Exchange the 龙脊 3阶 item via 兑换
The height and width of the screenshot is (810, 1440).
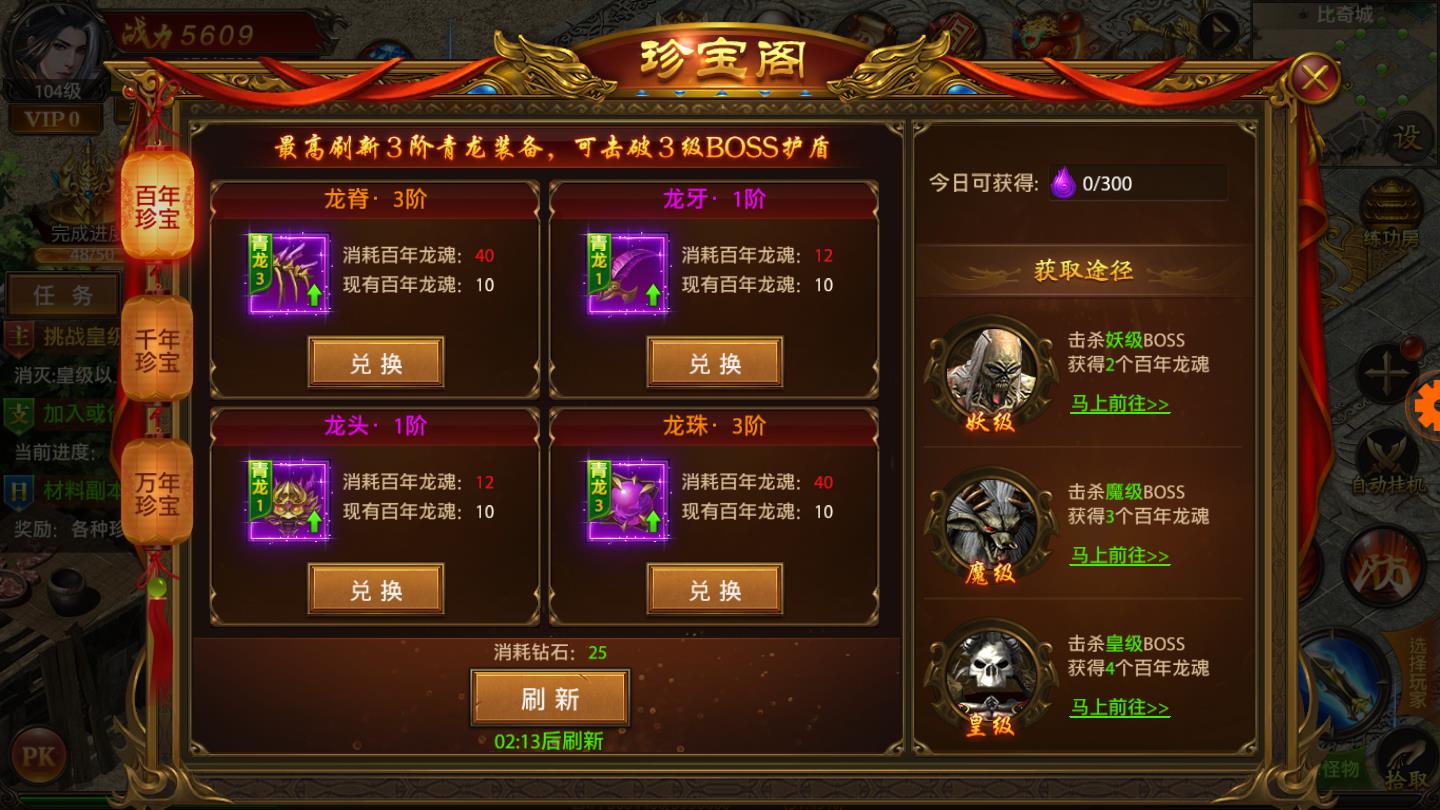[x=376, y=362]
